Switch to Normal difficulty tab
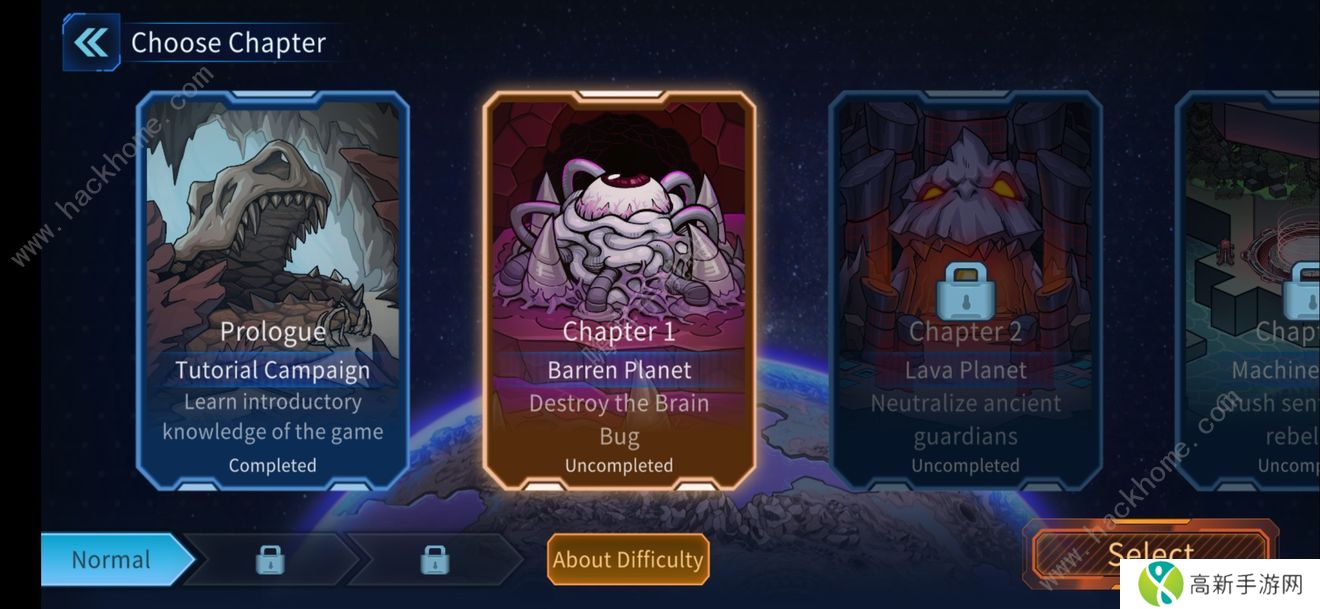The height and width of the screenshot is (609, 1320). 112,560
